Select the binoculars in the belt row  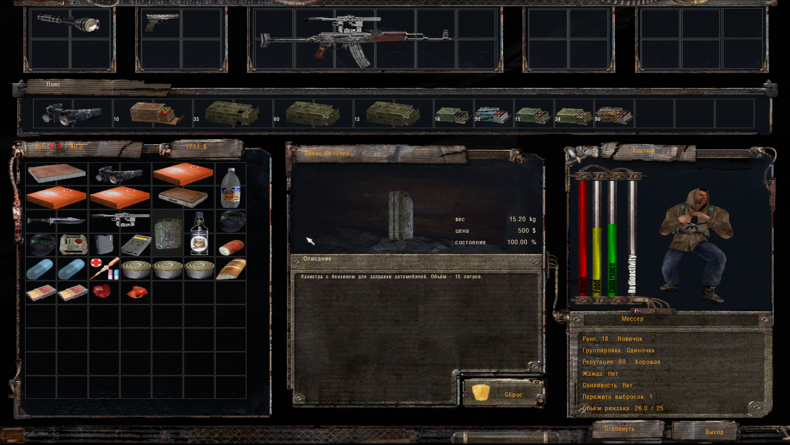click(72, 115)
